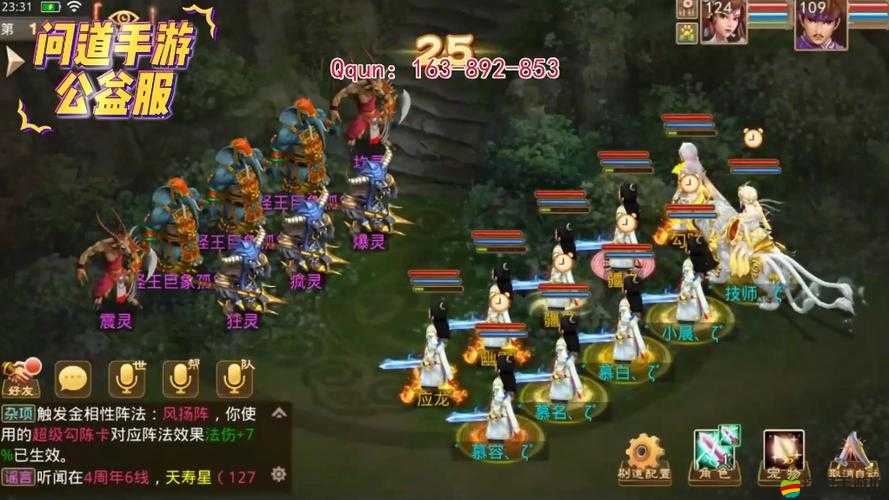Activate the 世 world voice microphone
The height and width of the screenshot is (500, 889).
click(x=127, y=378)
